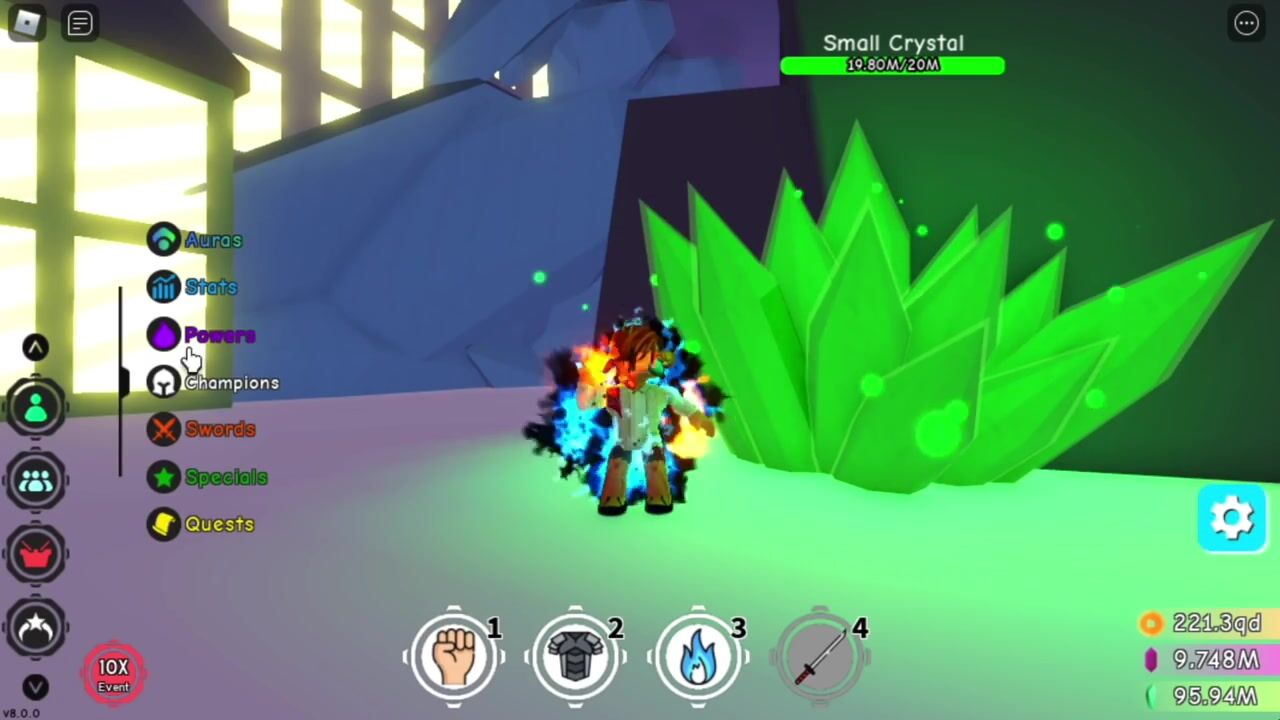Open the green character sidebar icon
This screenshot has height=720, width=1280.
coord(37,407)
